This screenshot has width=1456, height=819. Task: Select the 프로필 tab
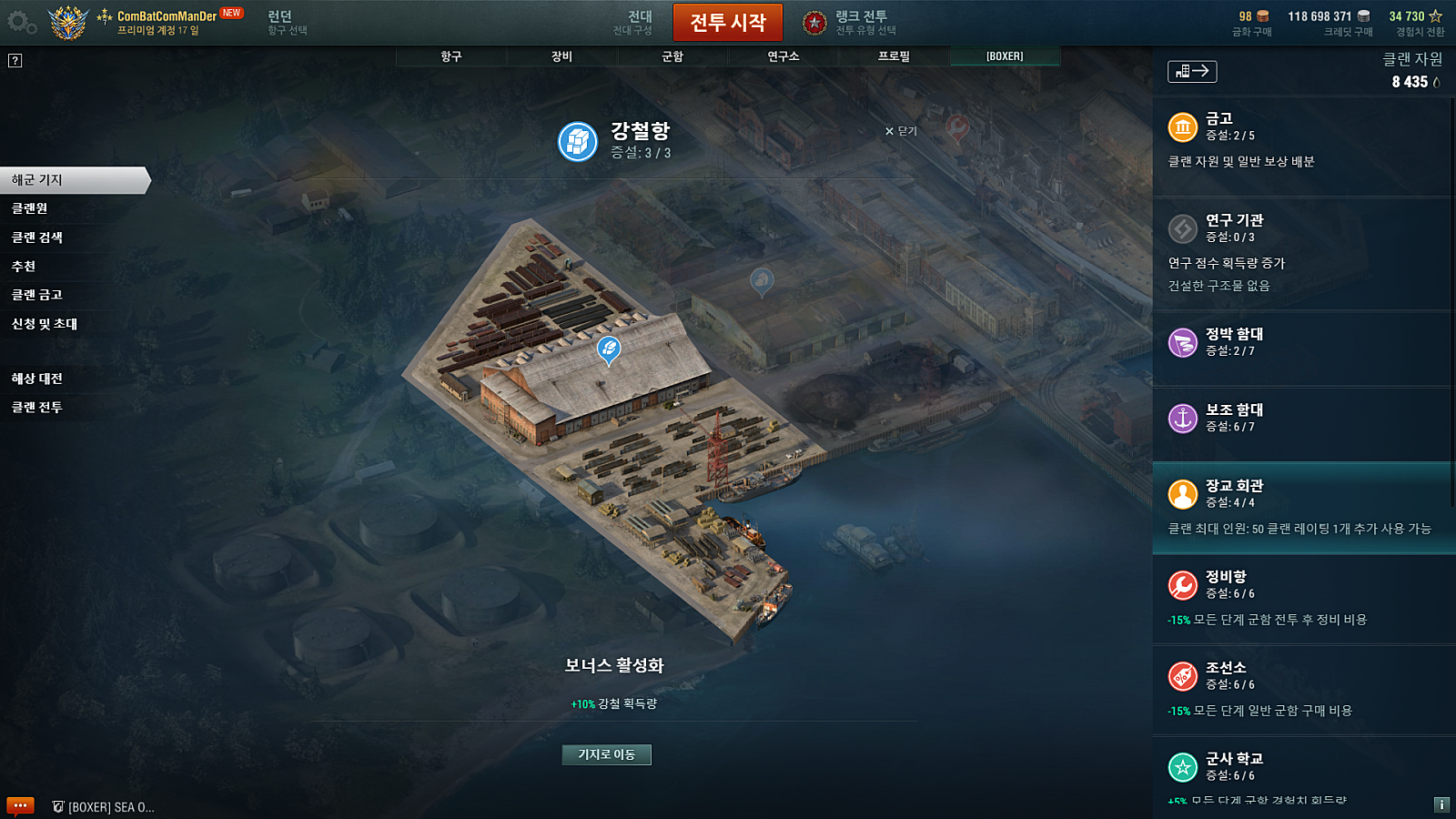click(x=894, y=56)
